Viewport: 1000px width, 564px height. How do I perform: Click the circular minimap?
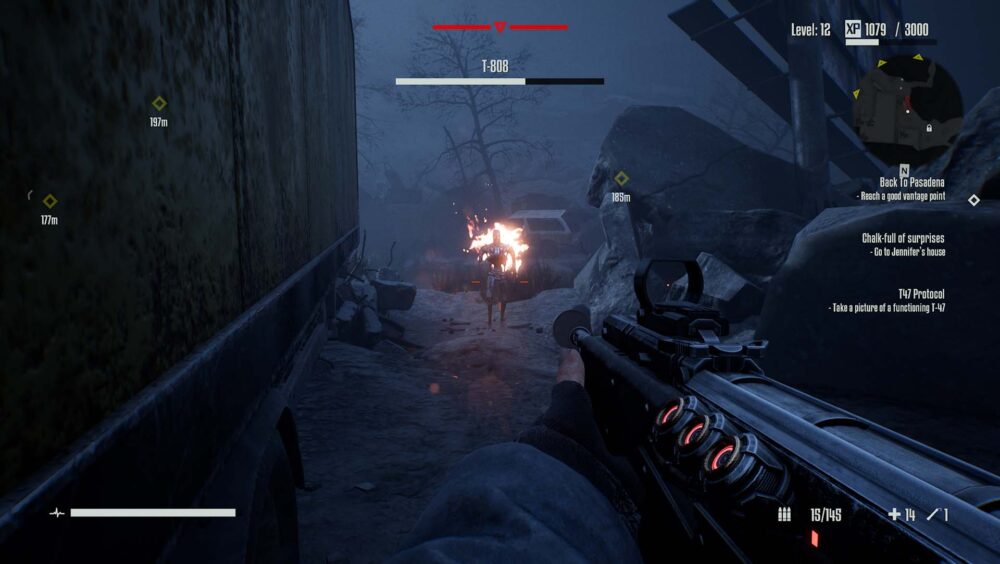[x=908, y=104]
